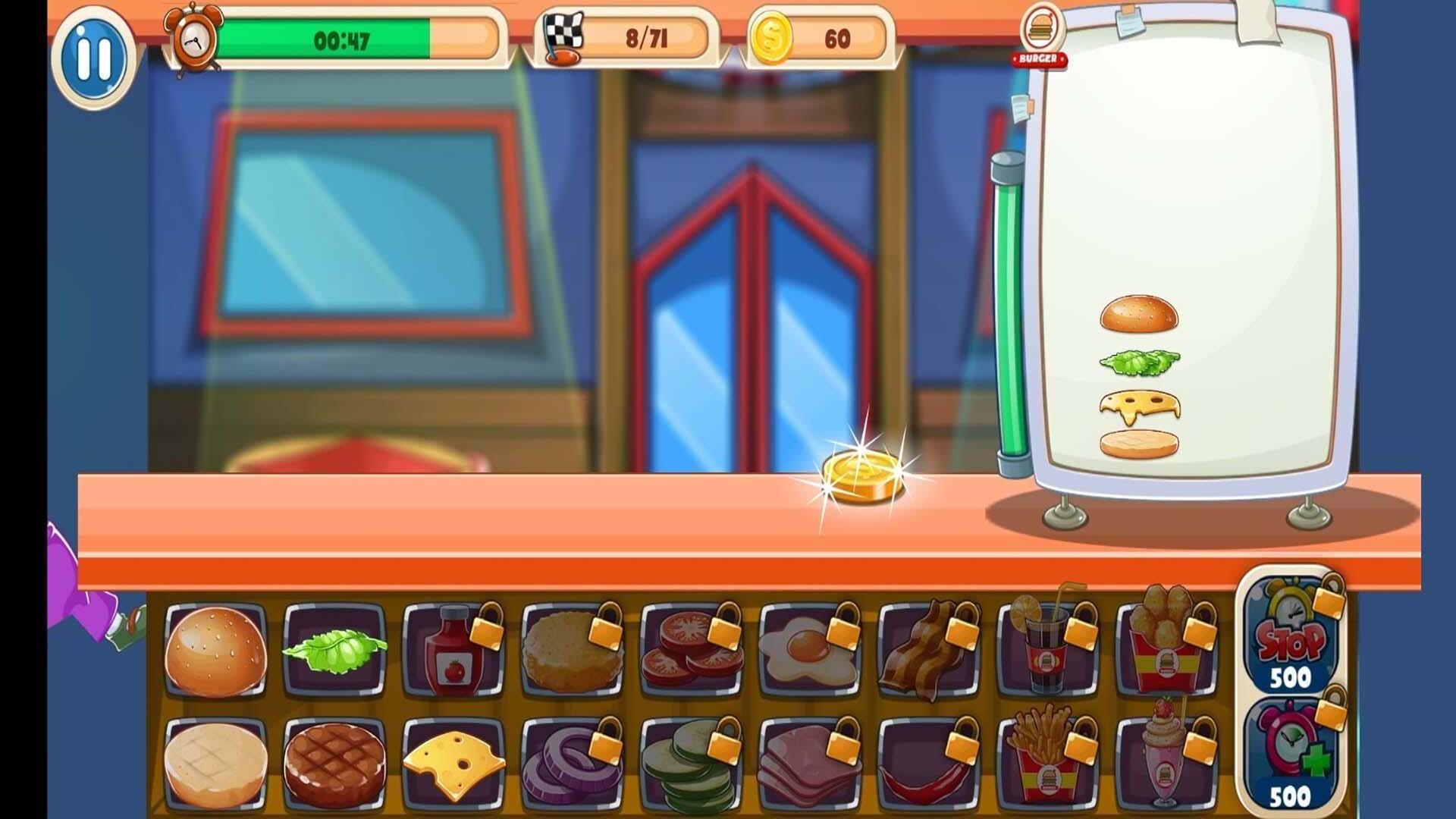Tap the locked tomato slices slot
This screenshot has height=819, width=1456.
point(691,649)
